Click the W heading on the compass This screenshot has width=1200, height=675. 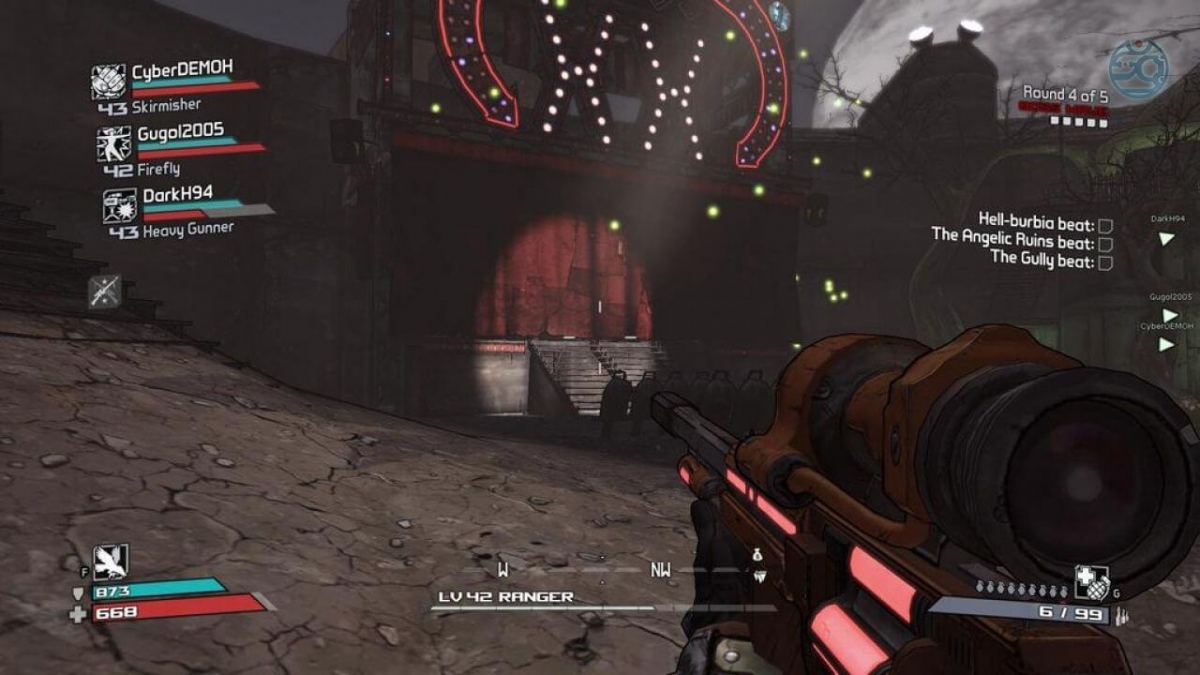coord(503,570)
